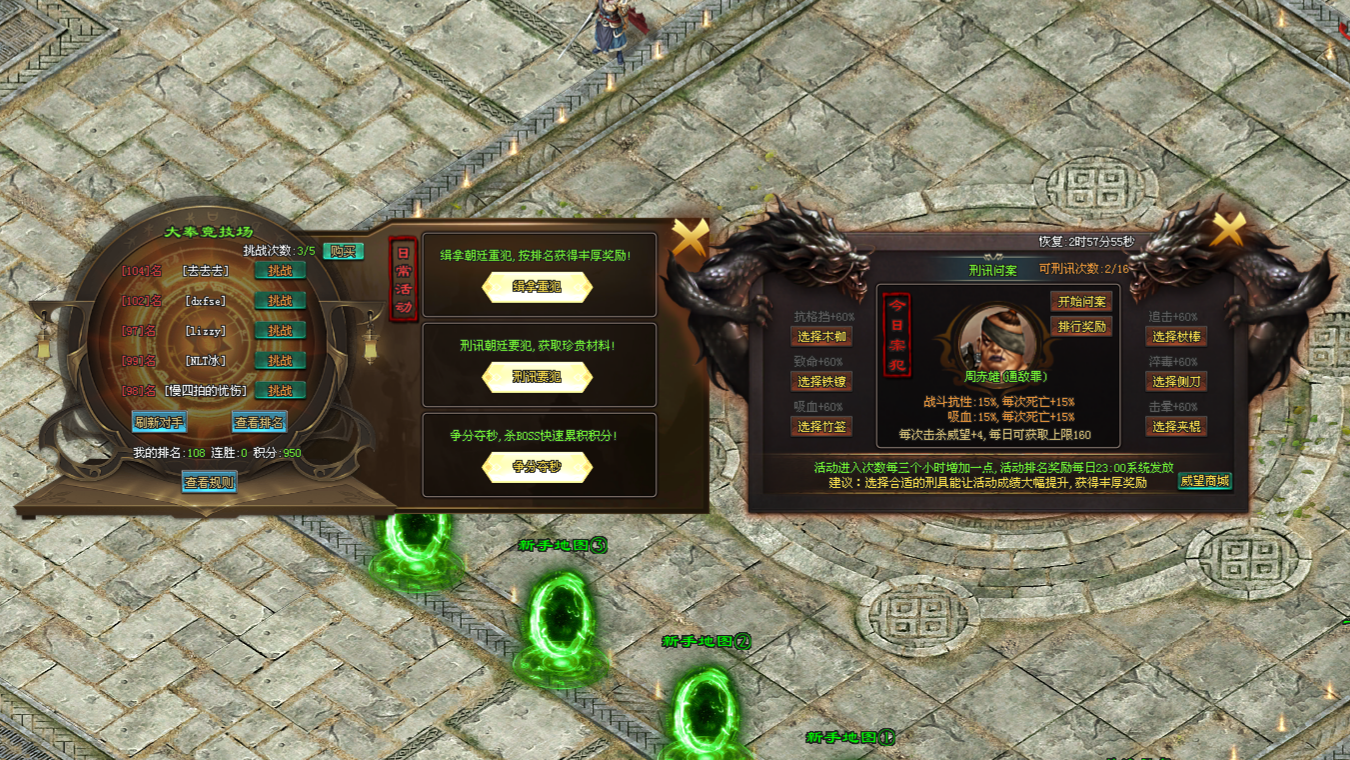Image resolution: width=1350 pixels, height=760 pixels.
Task: Start the 缉拿重犯 daily activity
Action: (537, 287)
